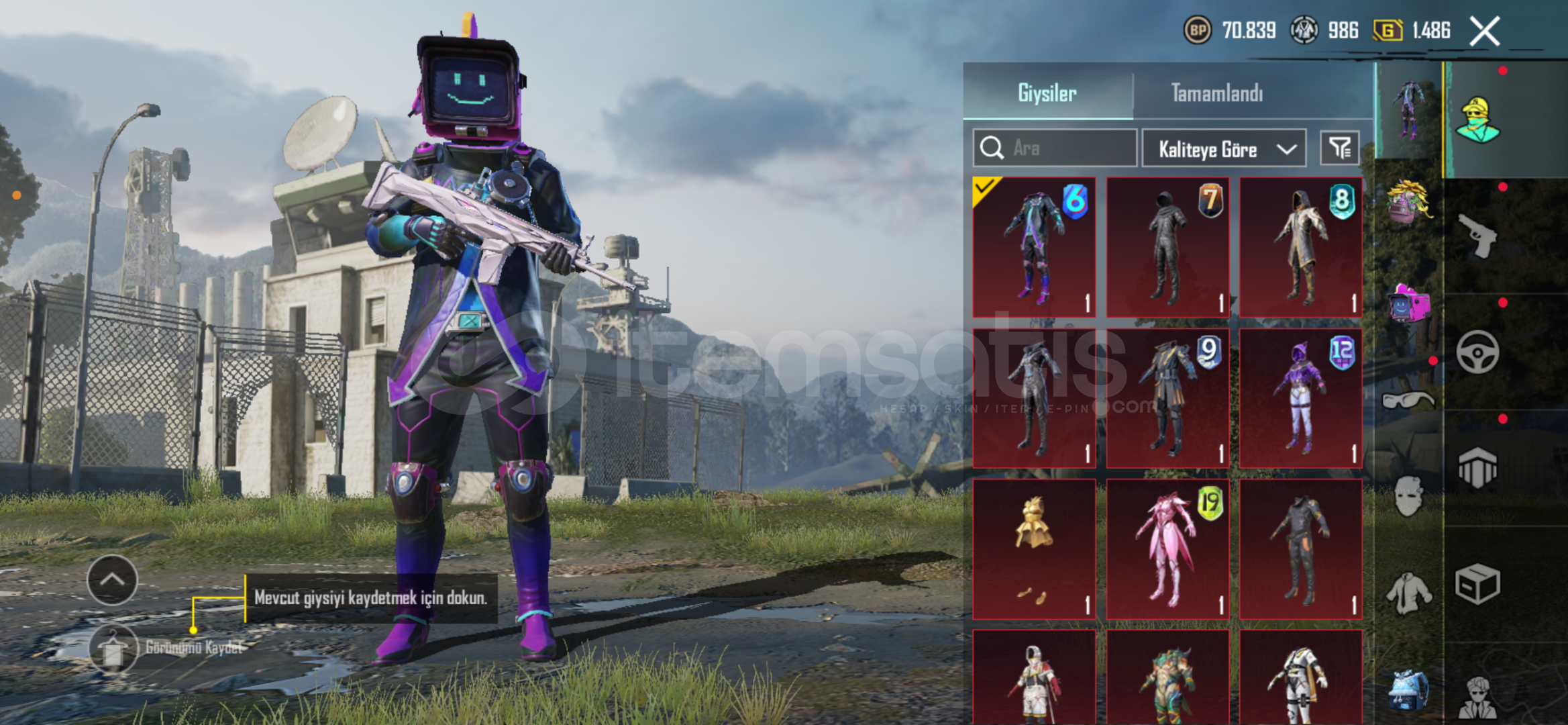Expand the up-arrow circle button

(112, 580)
